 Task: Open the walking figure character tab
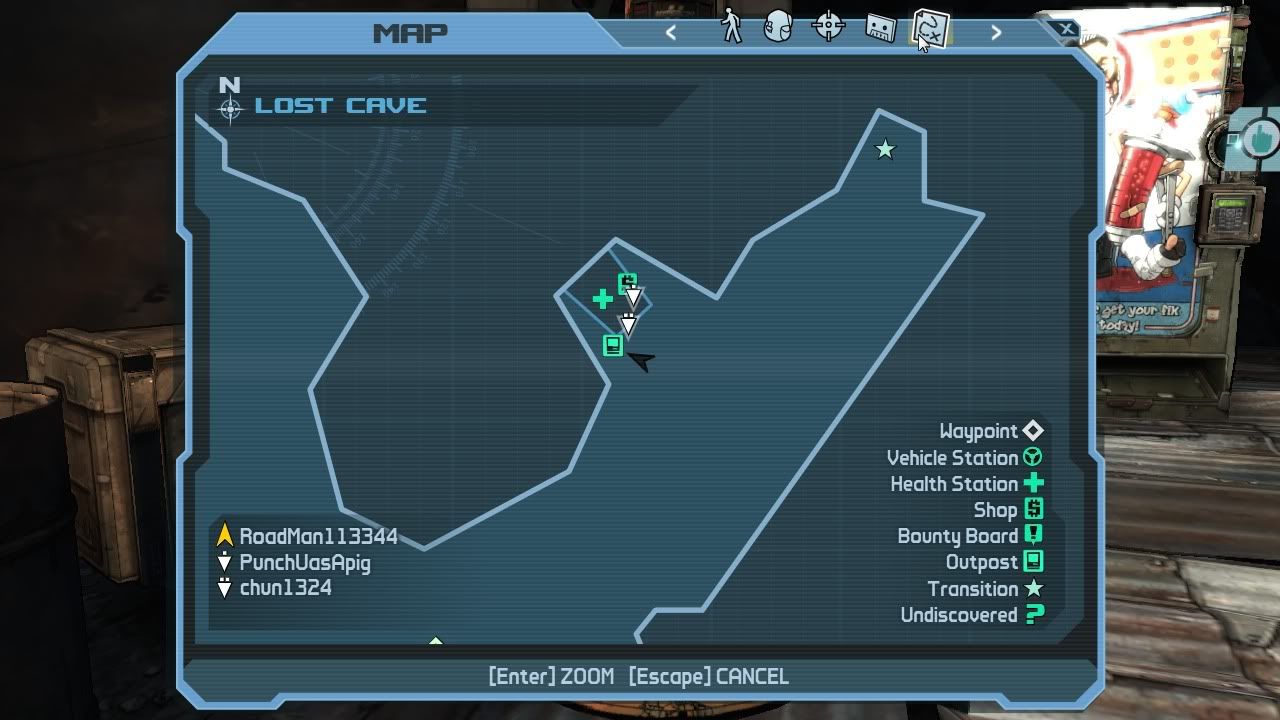click(732, 27)
